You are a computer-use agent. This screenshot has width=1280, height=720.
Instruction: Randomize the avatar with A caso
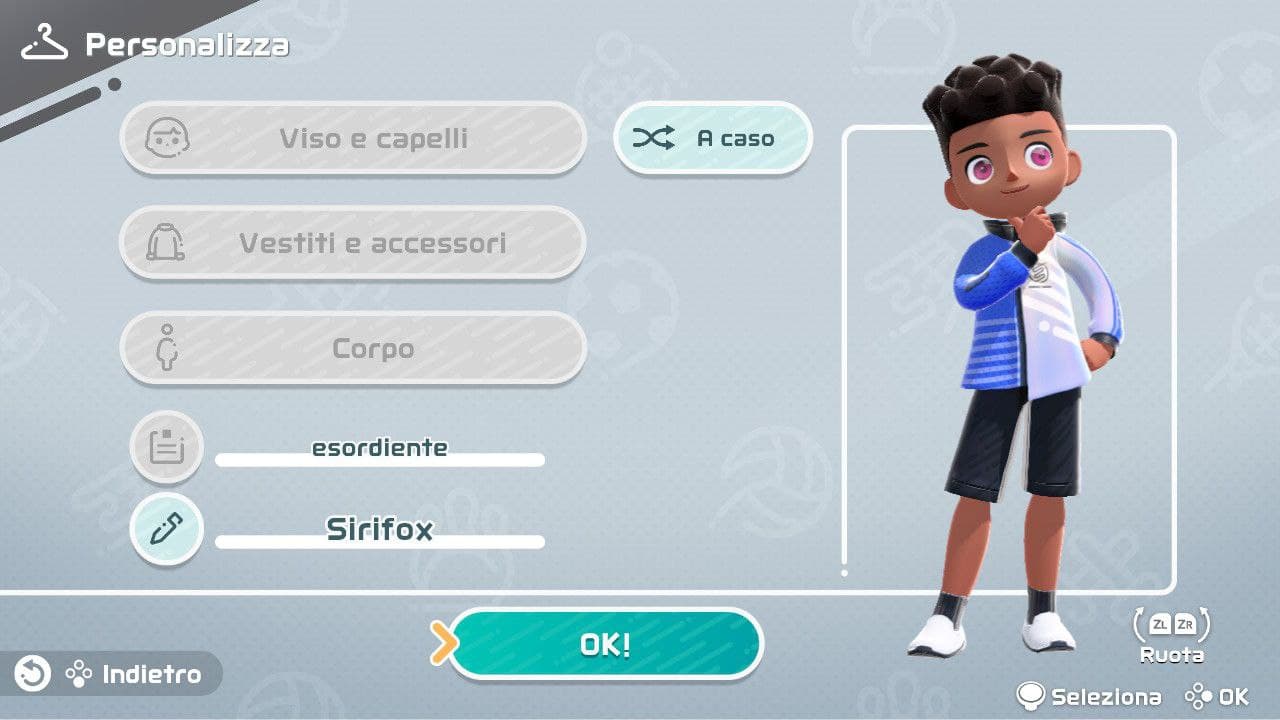(712, 139)
